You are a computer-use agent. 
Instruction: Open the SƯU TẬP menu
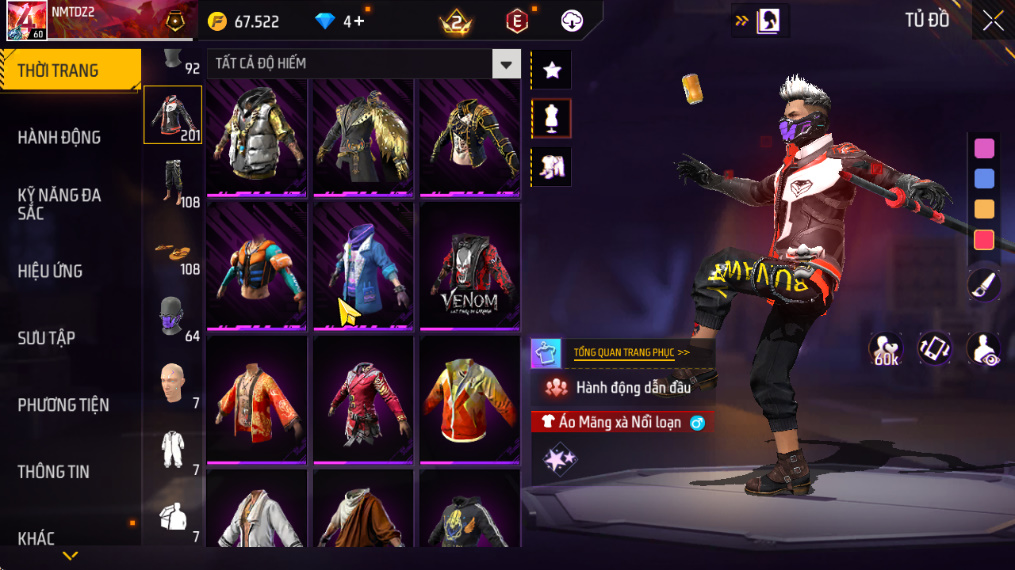pyautogui.click(x=46, y=338)
